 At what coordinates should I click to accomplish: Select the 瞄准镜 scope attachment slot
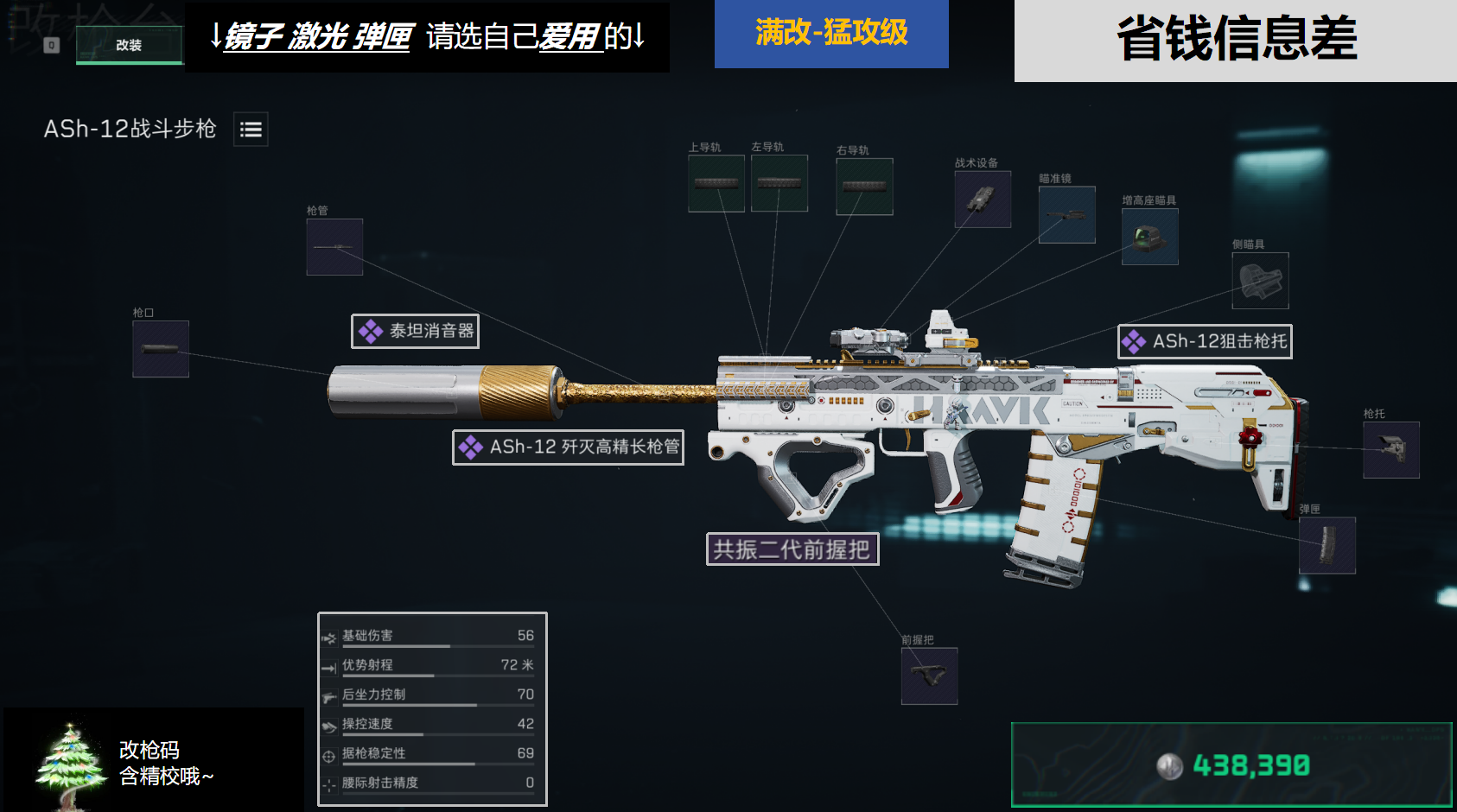tap(1067, 215)
